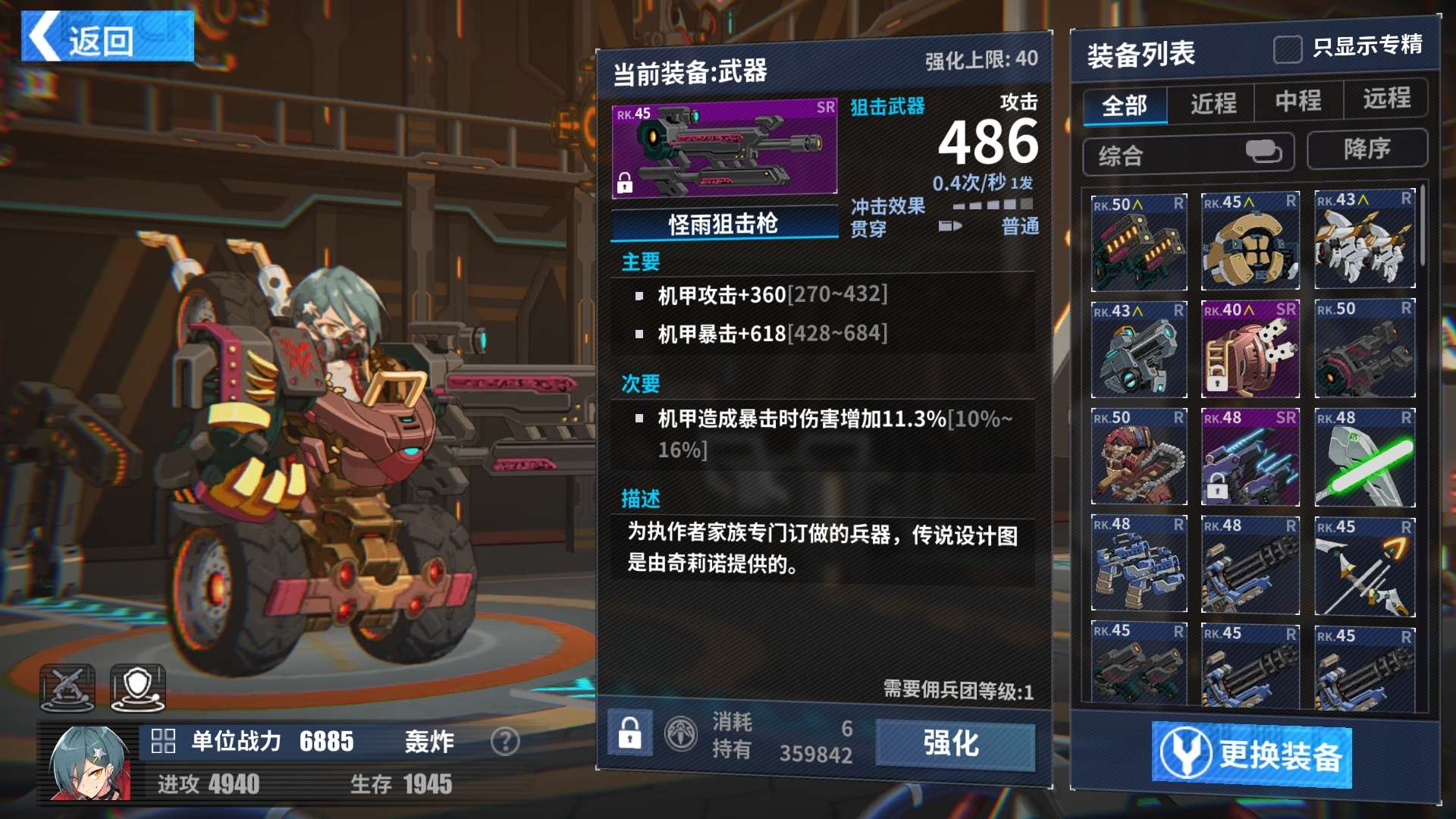Select the crossed weapons icon
Screen dimensions: 1456x819
(x=67, y=688)
